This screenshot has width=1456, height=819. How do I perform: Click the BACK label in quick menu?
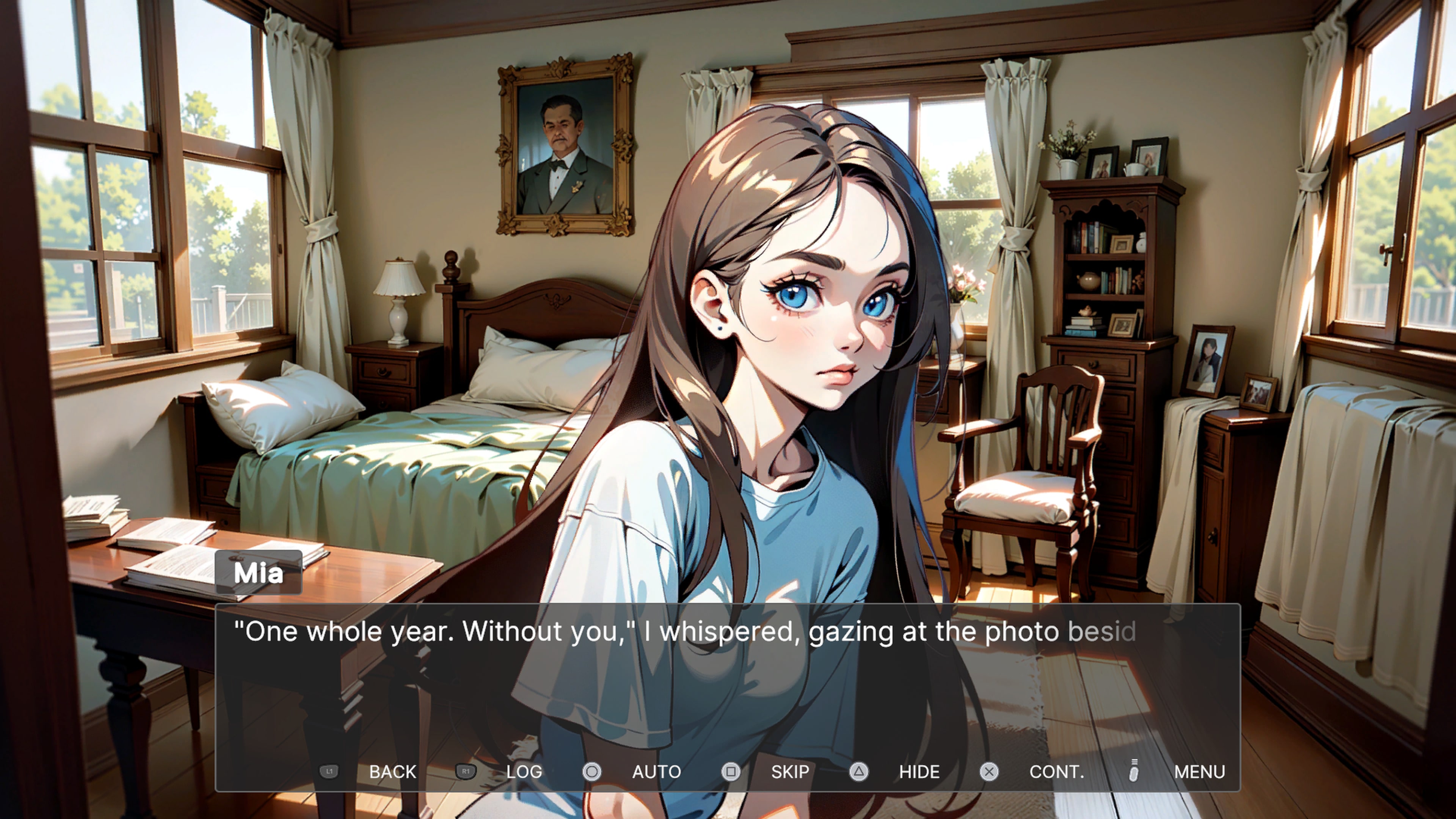coord(392,772)
